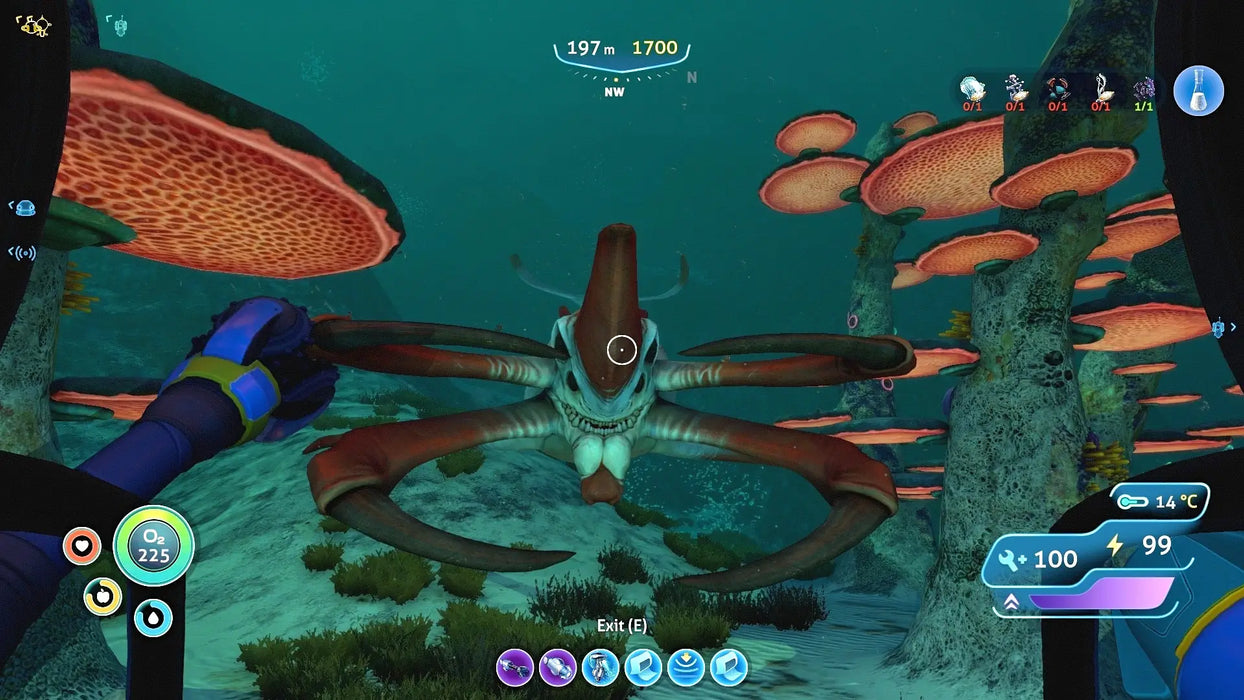Choose the jellyfish-shaped item in the hotbar

(x=600, y=666)
